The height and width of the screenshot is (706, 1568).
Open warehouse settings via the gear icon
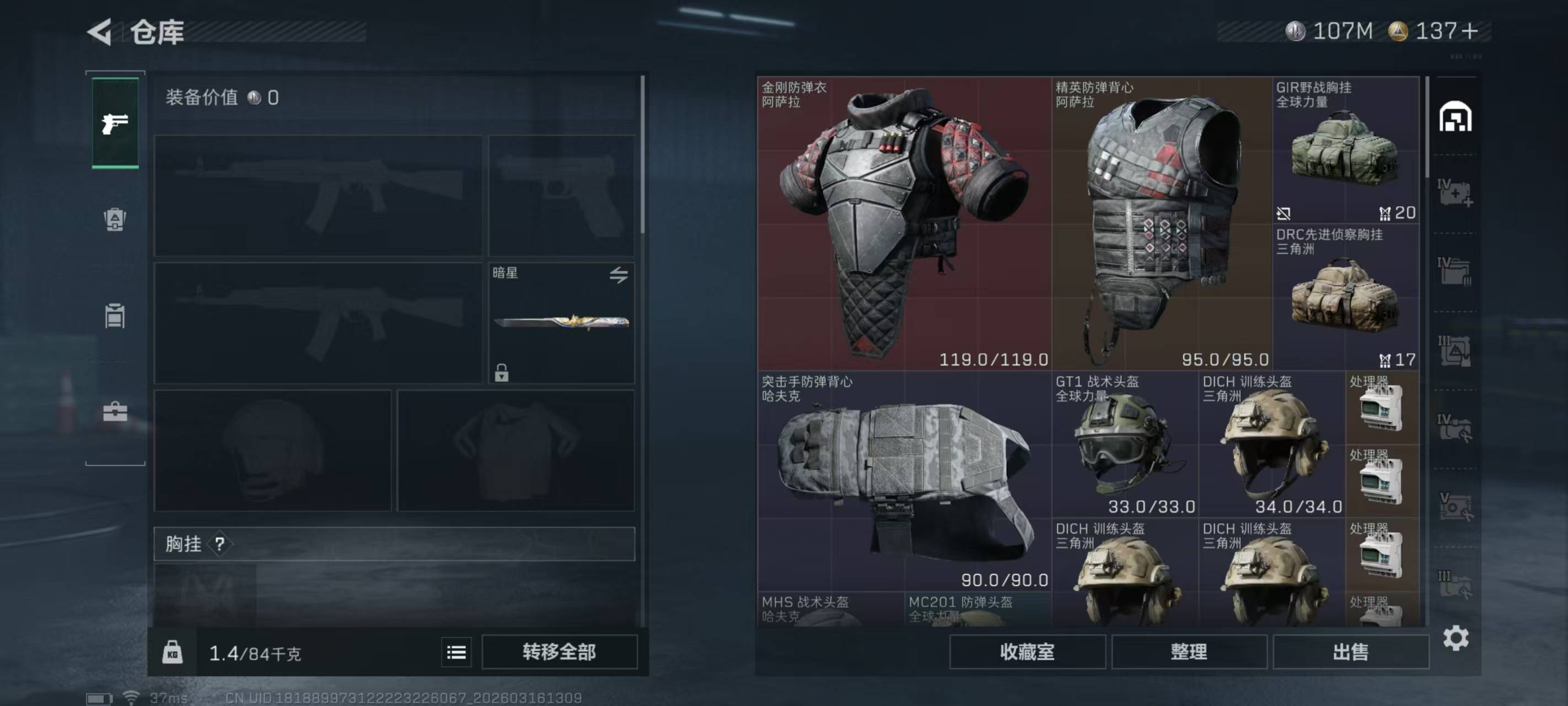tap(1456, 638)
